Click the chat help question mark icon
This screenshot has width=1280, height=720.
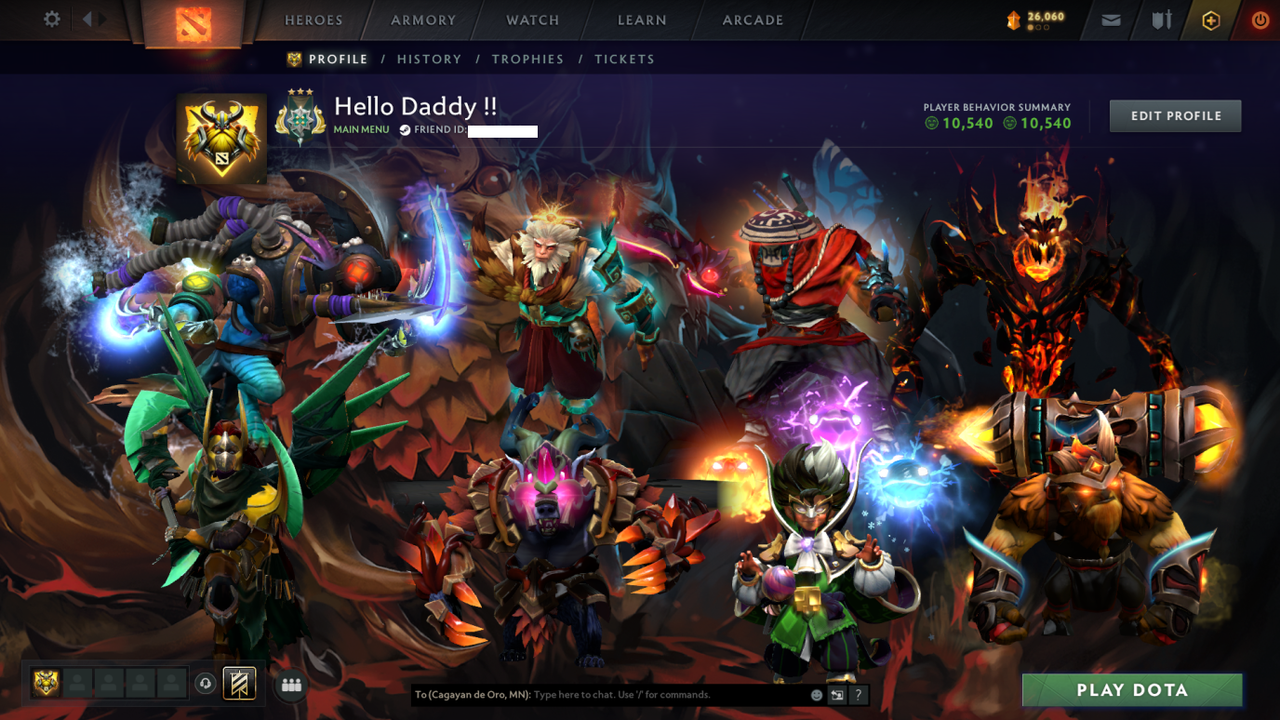pos(858,694)
